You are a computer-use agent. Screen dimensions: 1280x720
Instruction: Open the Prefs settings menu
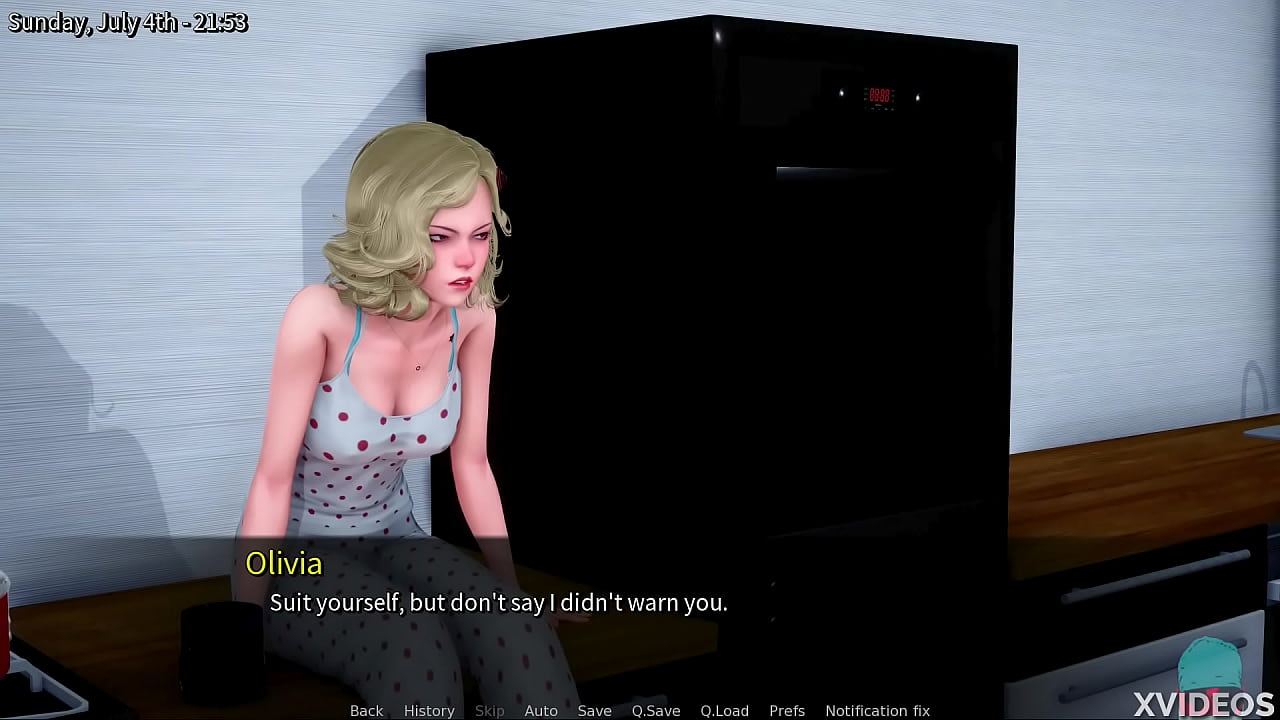pyautogui.click(x=787, y=710)
